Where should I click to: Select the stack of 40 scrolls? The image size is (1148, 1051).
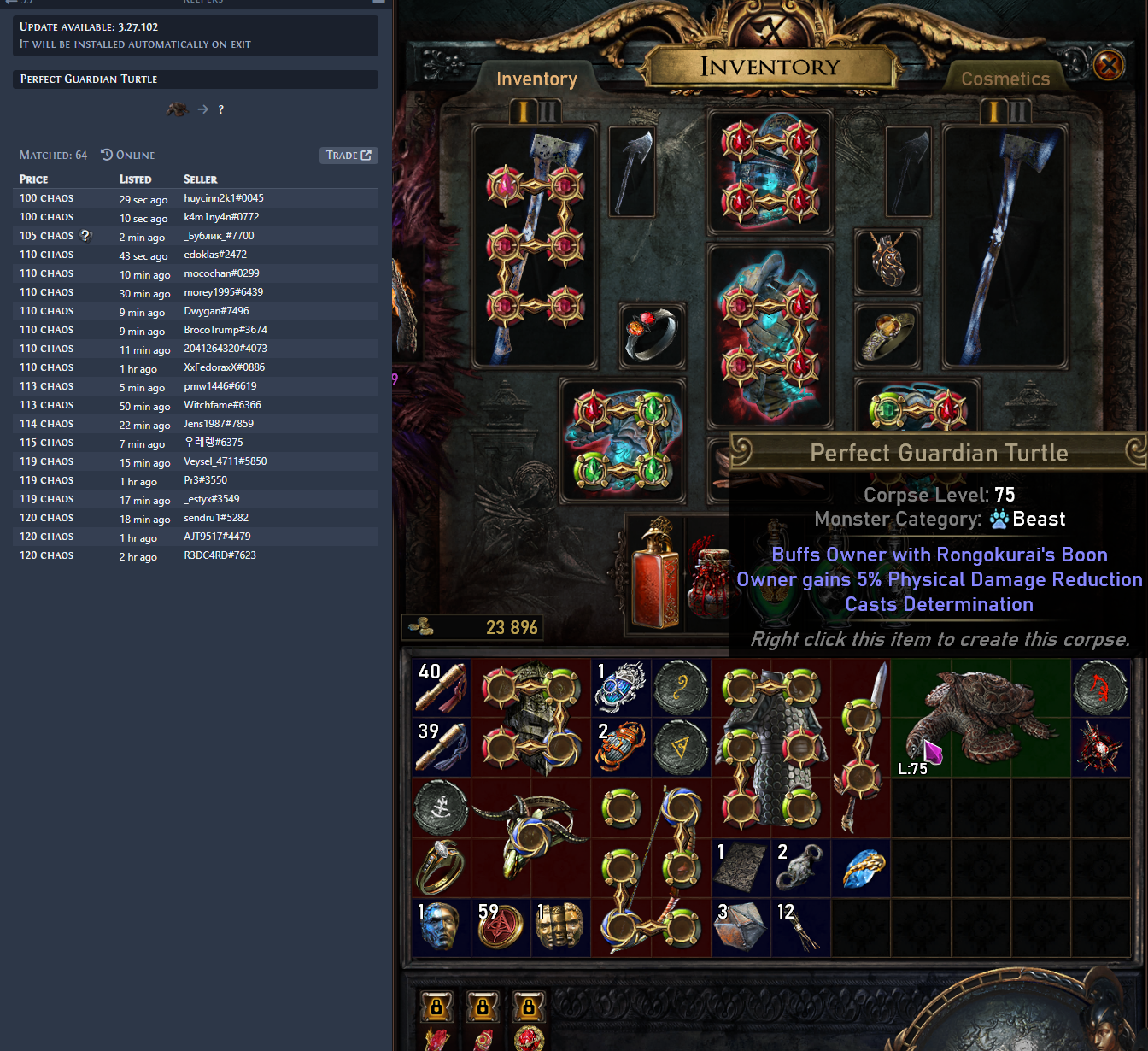click(441, 687)
